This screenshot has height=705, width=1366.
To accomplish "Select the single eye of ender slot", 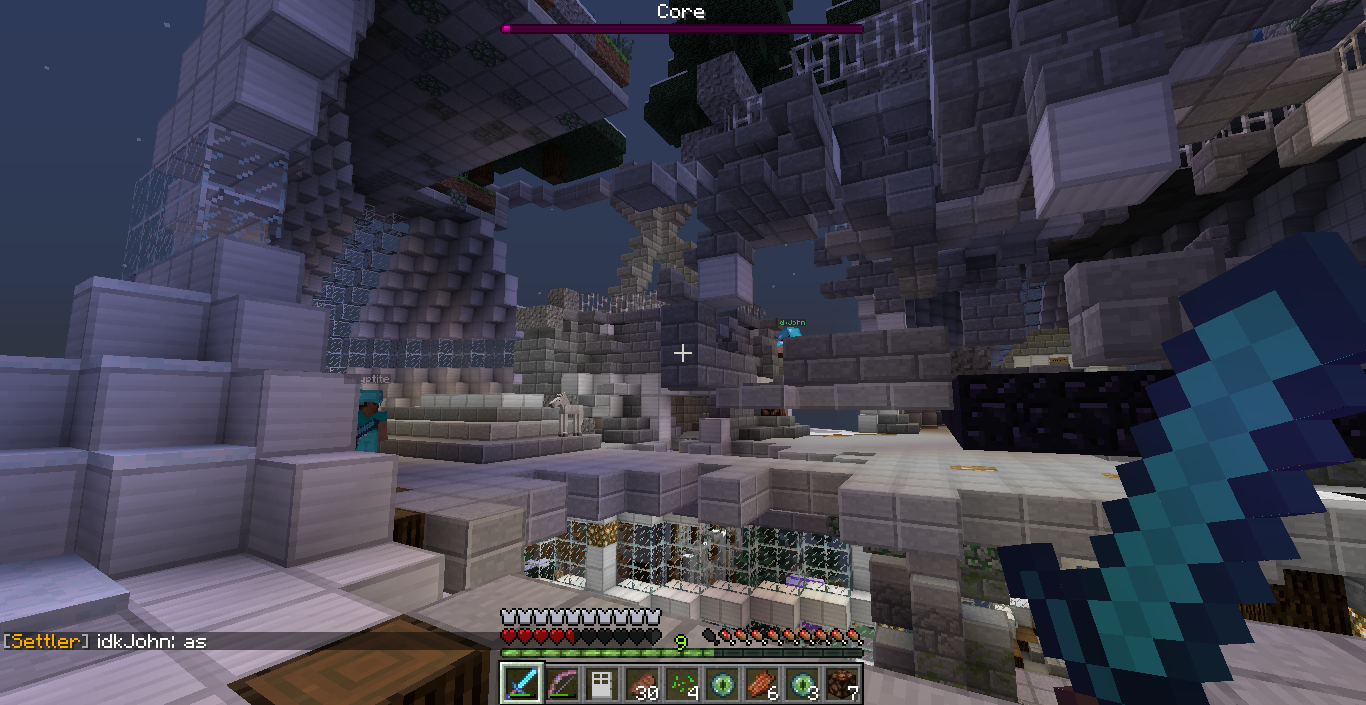I will coord(721,684).
